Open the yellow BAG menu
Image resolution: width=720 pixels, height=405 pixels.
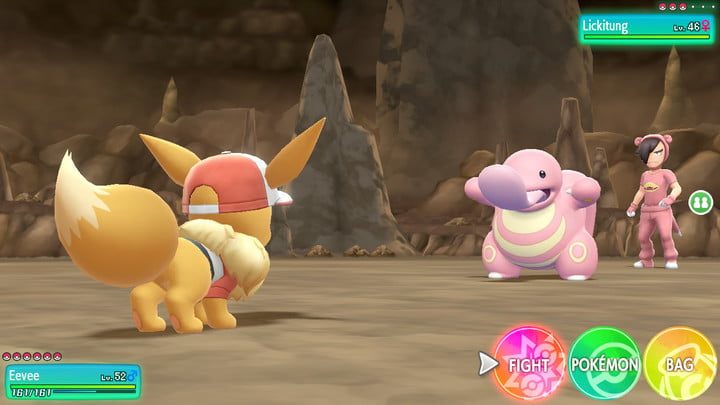coord(680,364)
